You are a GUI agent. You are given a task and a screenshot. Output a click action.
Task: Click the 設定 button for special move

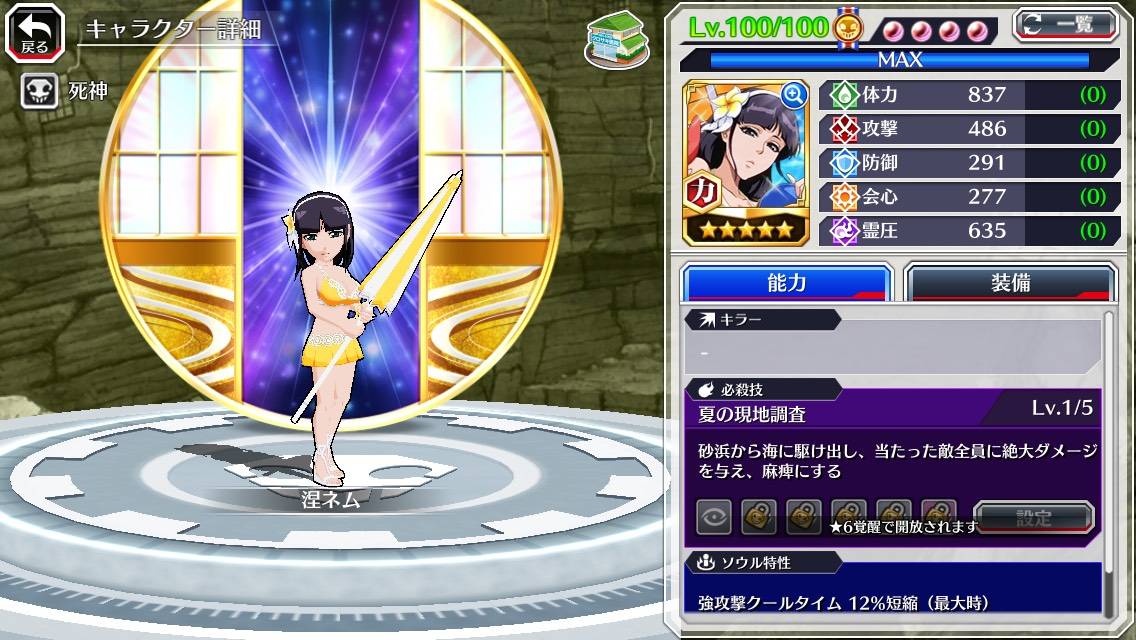tap(1034, 518)
